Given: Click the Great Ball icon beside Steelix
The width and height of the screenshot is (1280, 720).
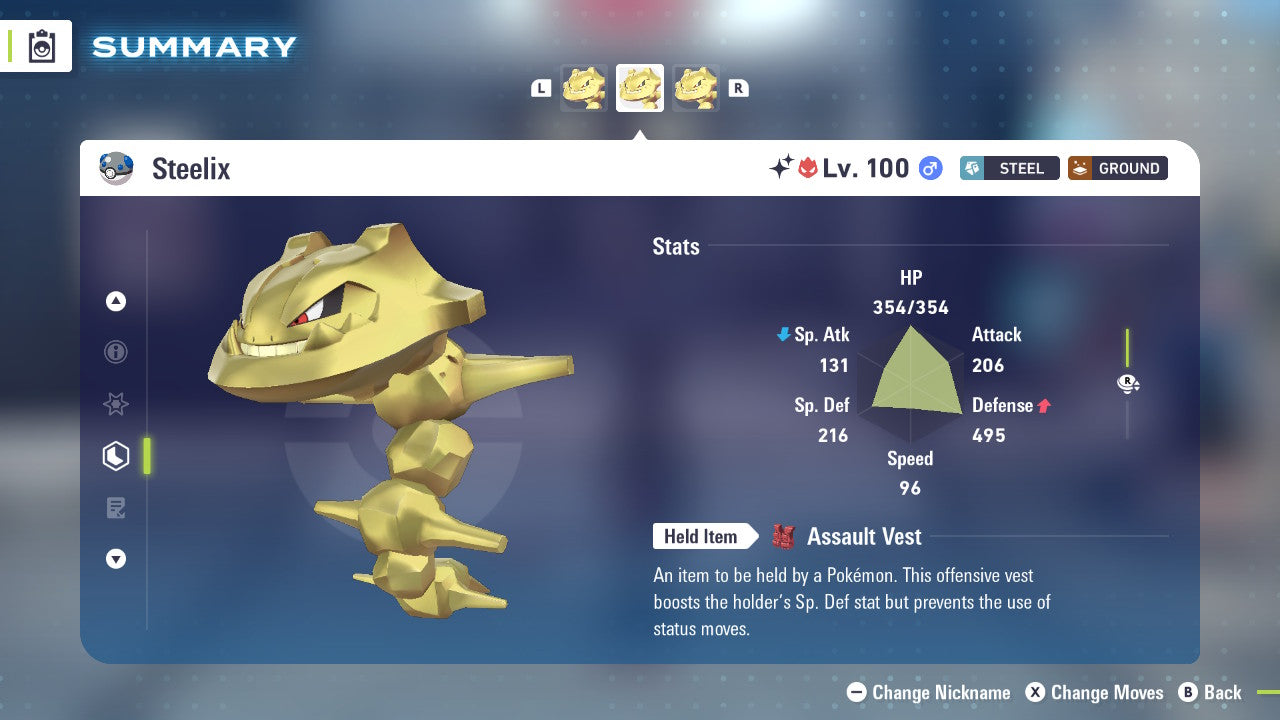Looking at the screenshot, I should point(116,168).
